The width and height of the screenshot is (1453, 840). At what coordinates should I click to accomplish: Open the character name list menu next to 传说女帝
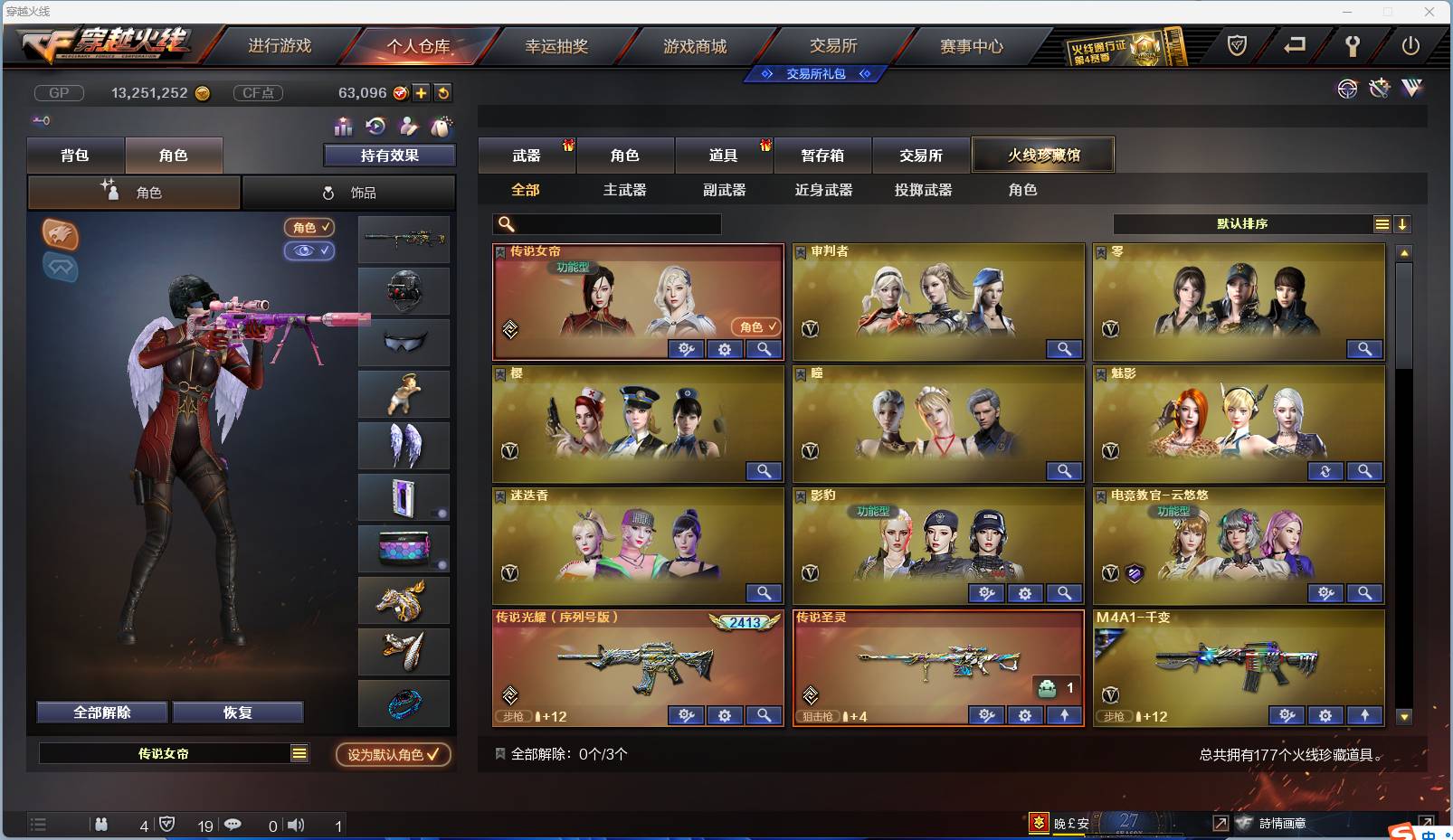[x=299, y=752]
